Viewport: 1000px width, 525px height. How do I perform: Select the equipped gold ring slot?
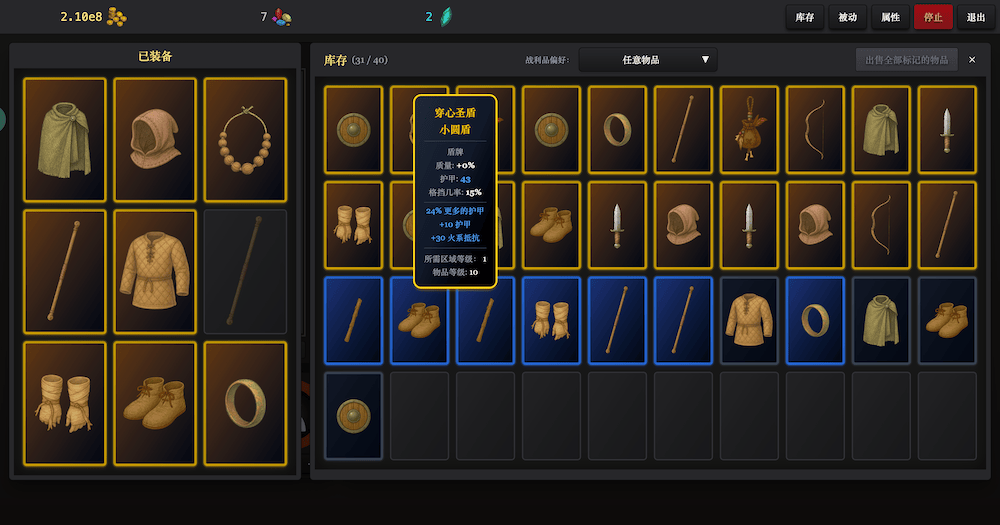tap(245, 403)
